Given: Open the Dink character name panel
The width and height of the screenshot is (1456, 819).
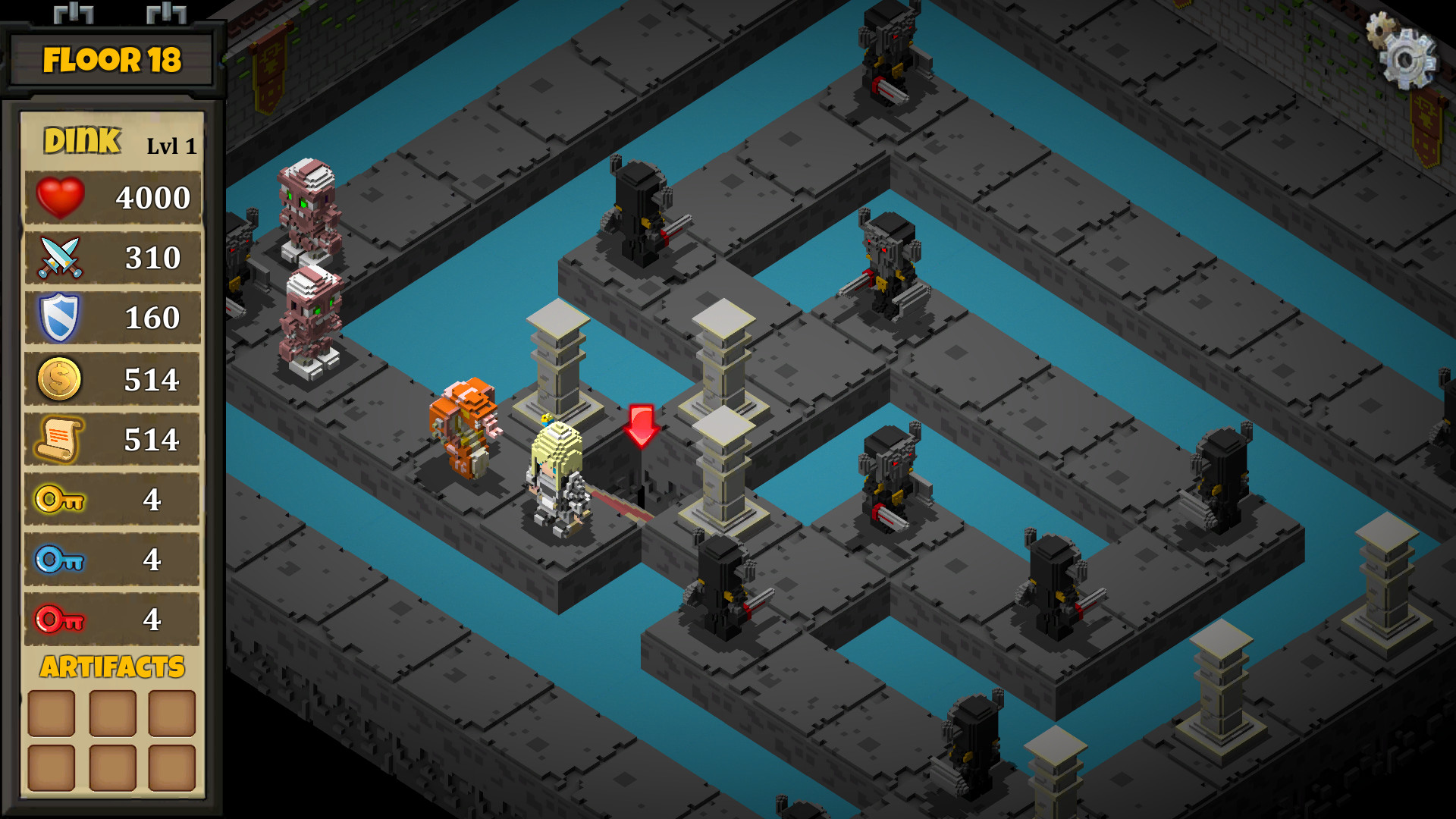Looking at the screenshot, I should tap(83, 140).
